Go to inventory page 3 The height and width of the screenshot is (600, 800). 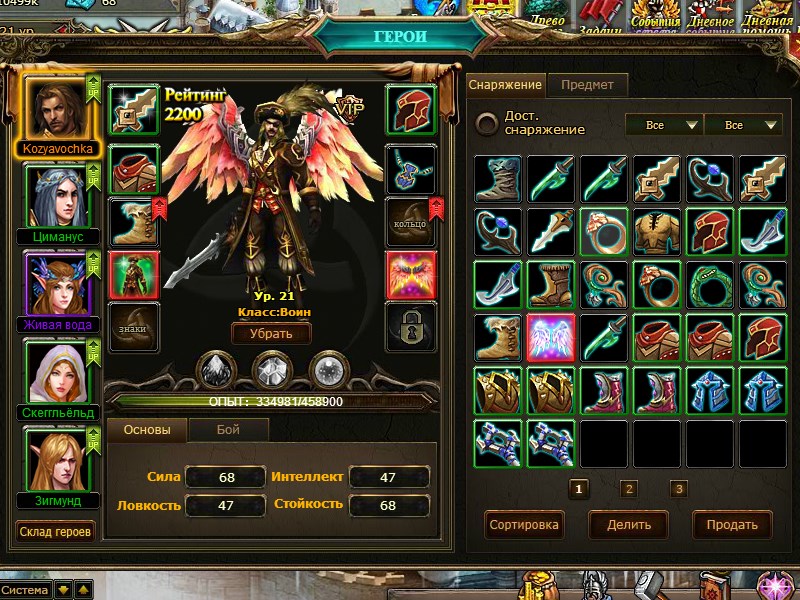pyautogui.click(x=679, y=489)
